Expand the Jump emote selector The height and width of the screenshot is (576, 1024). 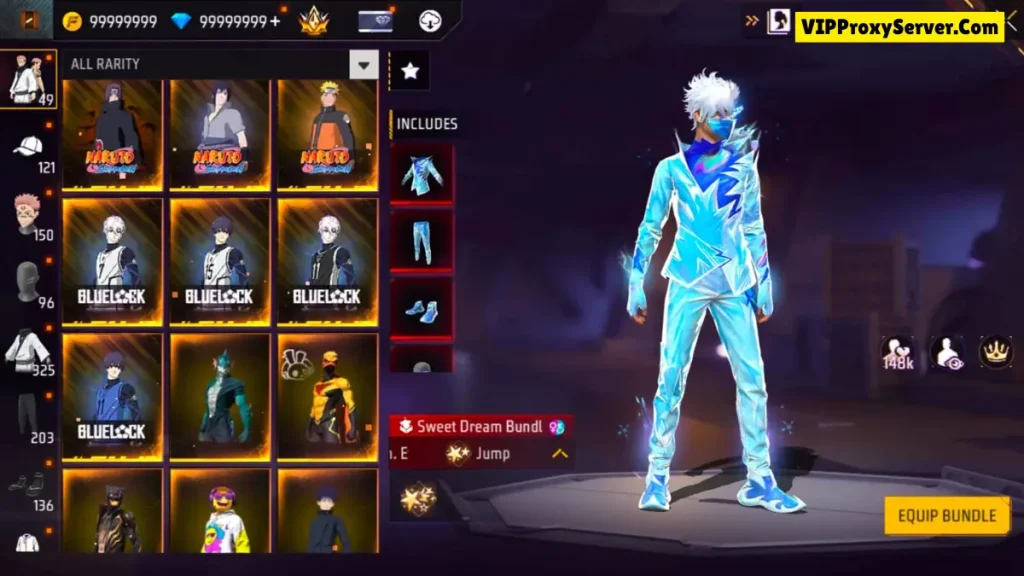[x=560, y=454]
